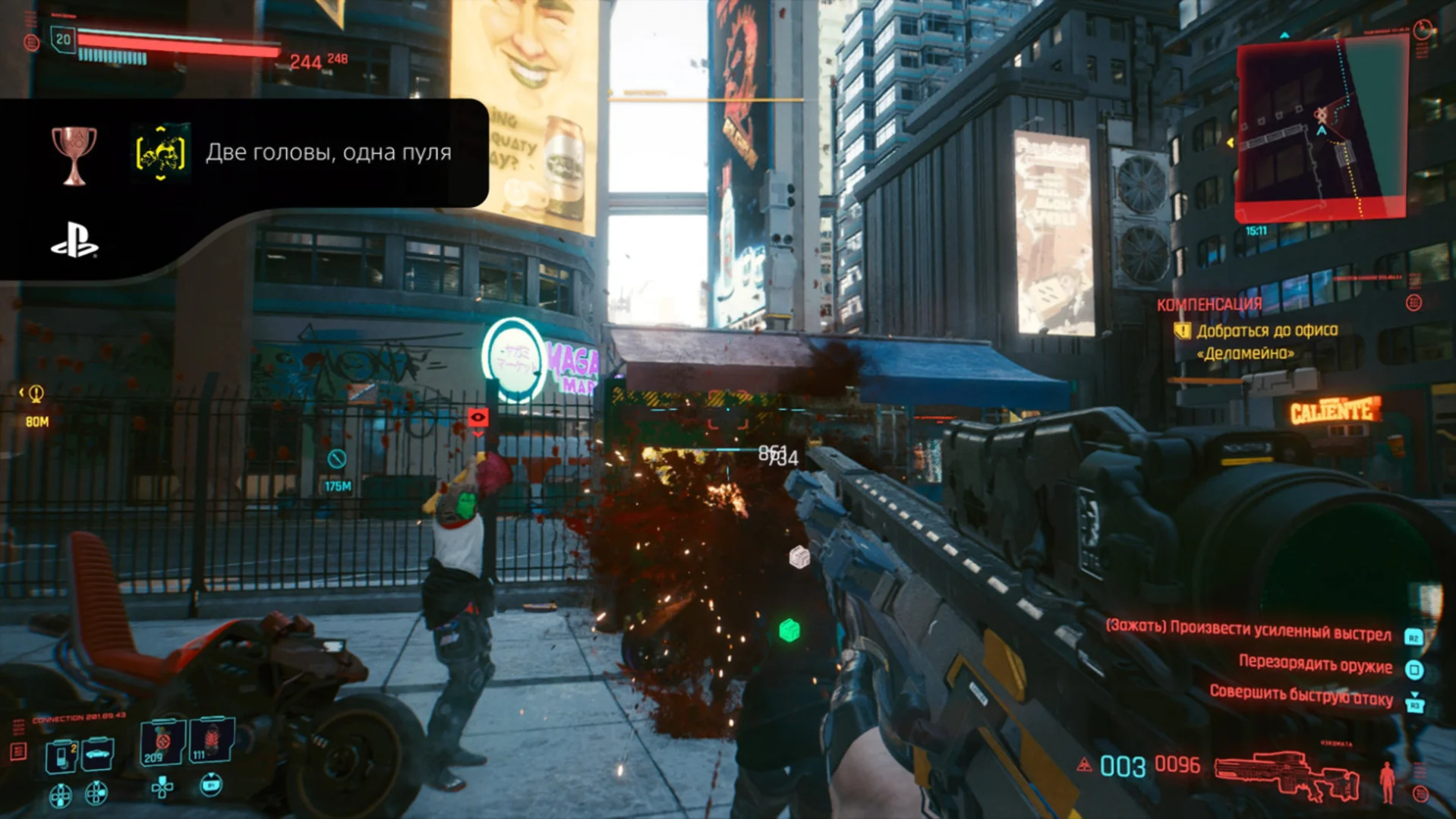Click the blue waypoint marker at 175M
This screenshot has width=1456, height=819.
[x=336, y=458]
